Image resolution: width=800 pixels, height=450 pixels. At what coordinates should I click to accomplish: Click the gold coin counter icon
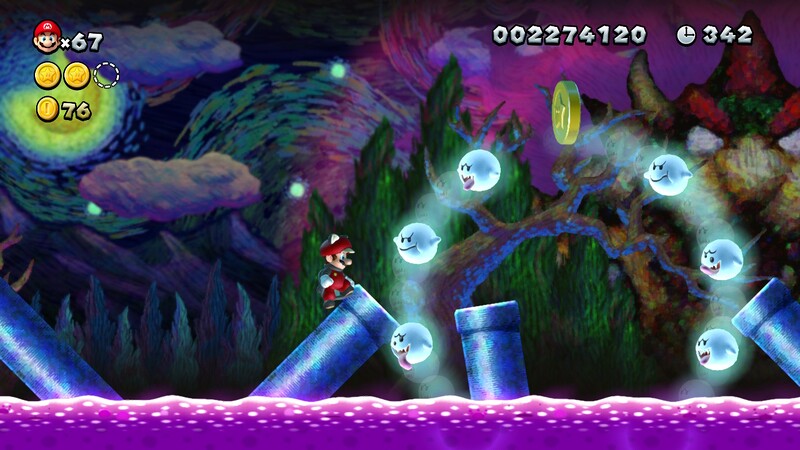pos(47,109)
